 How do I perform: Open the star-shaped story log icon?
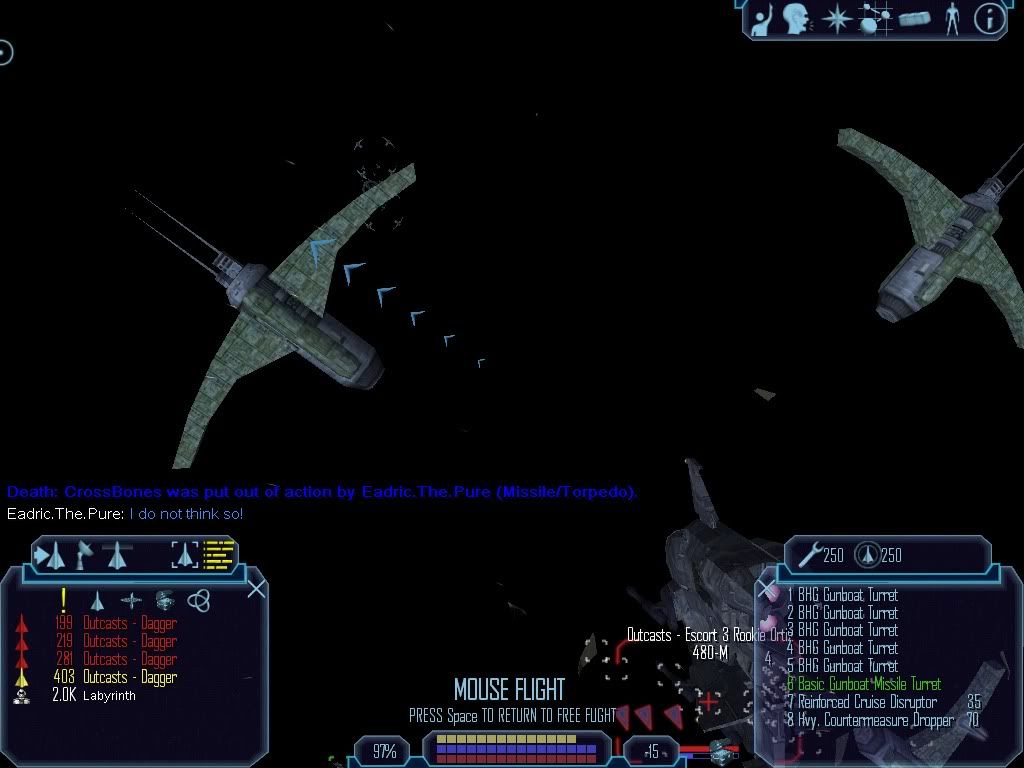click(x=834, y=18)
